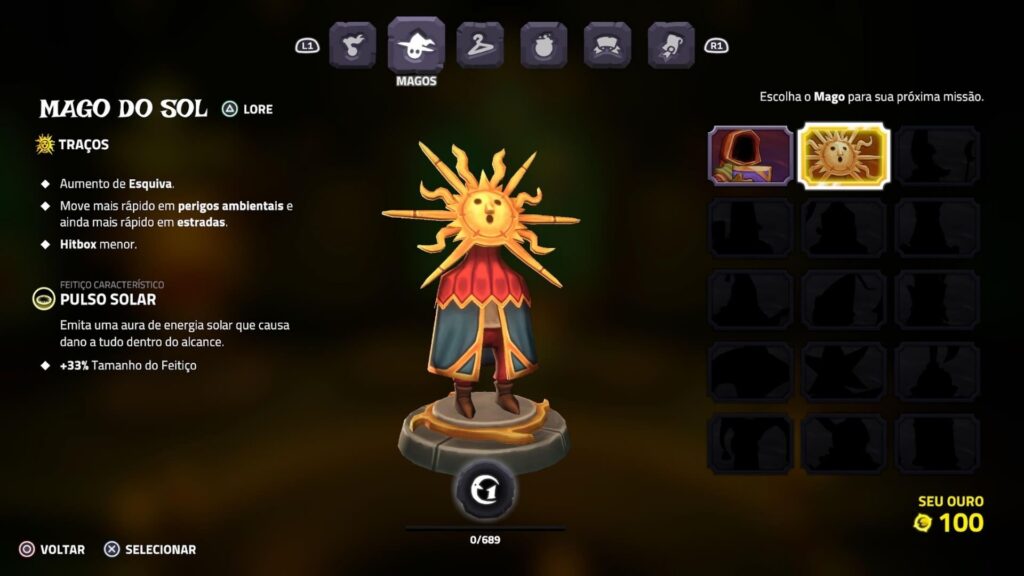Select the red hooded mage portrait
The image size is (1024, 576).
pos(751,155)
